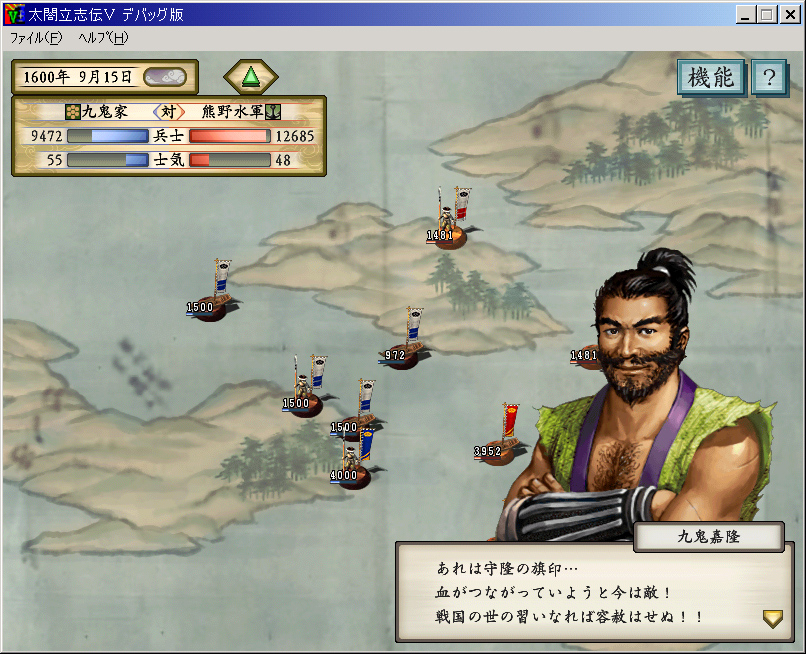Click the question mark help button
This screenshot has height=654, width=806.
click(769, 78)
